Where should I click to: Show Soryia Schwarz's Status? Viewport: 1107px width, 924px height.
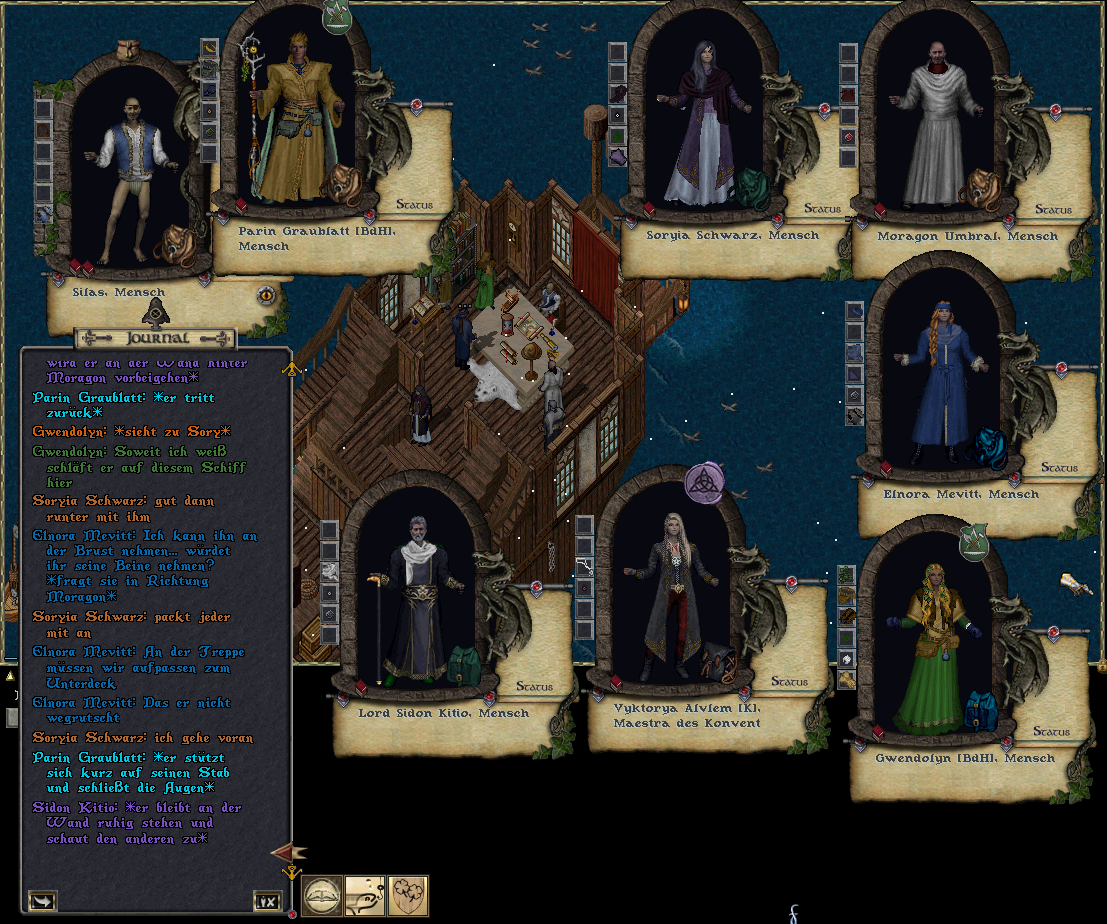[x=822, y=209]
